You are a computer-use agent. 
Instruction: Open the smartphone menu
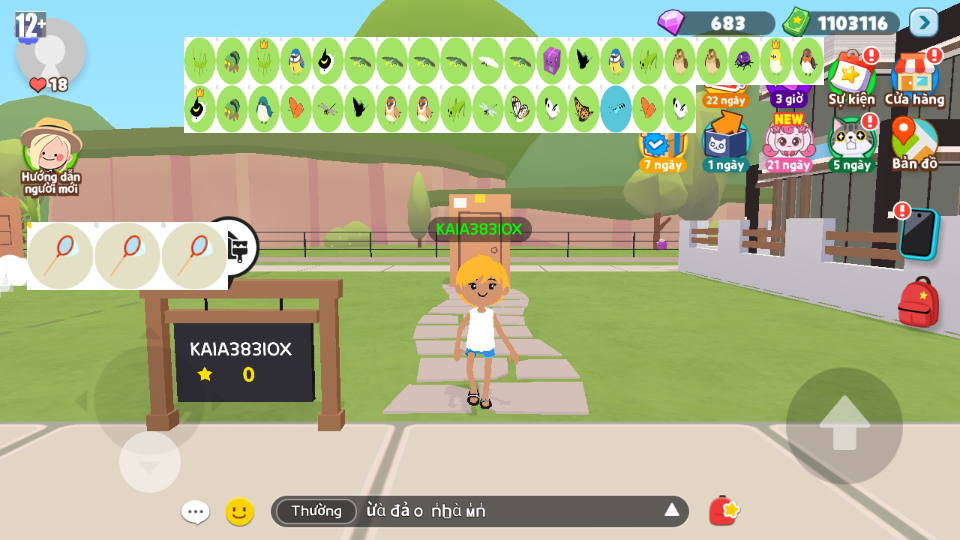point(918,234)
